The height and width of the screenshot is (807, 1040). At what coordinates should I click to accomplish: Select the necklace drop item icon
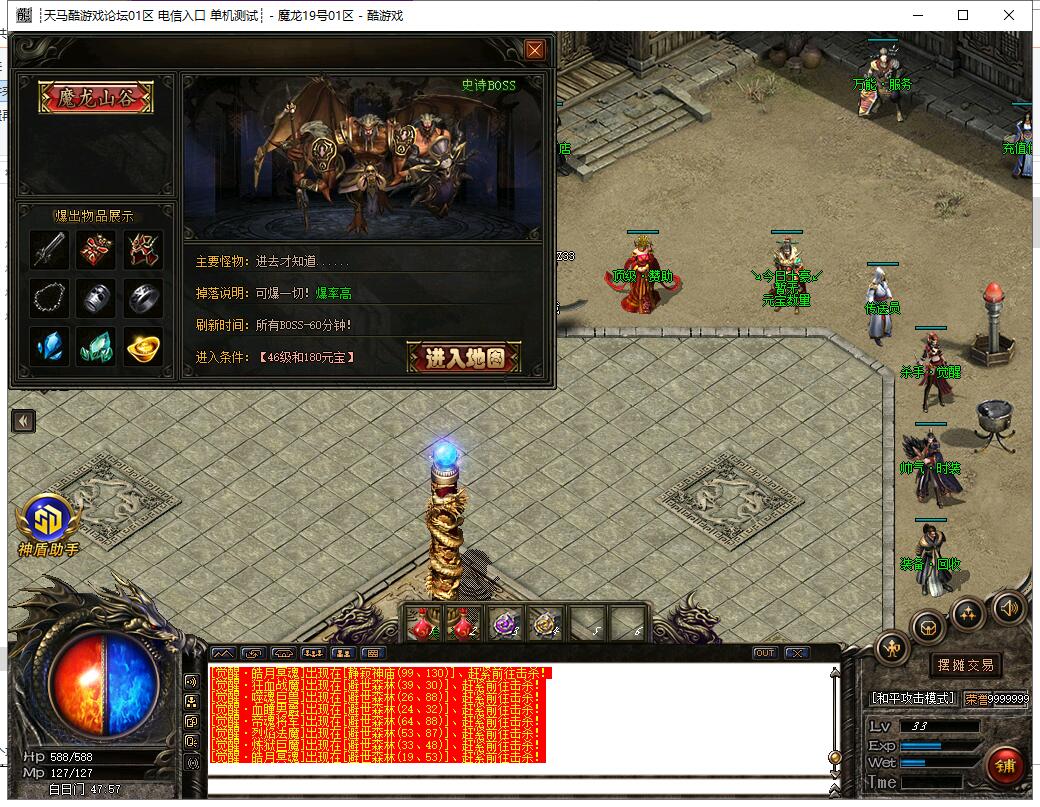click(x=49, y=298)
